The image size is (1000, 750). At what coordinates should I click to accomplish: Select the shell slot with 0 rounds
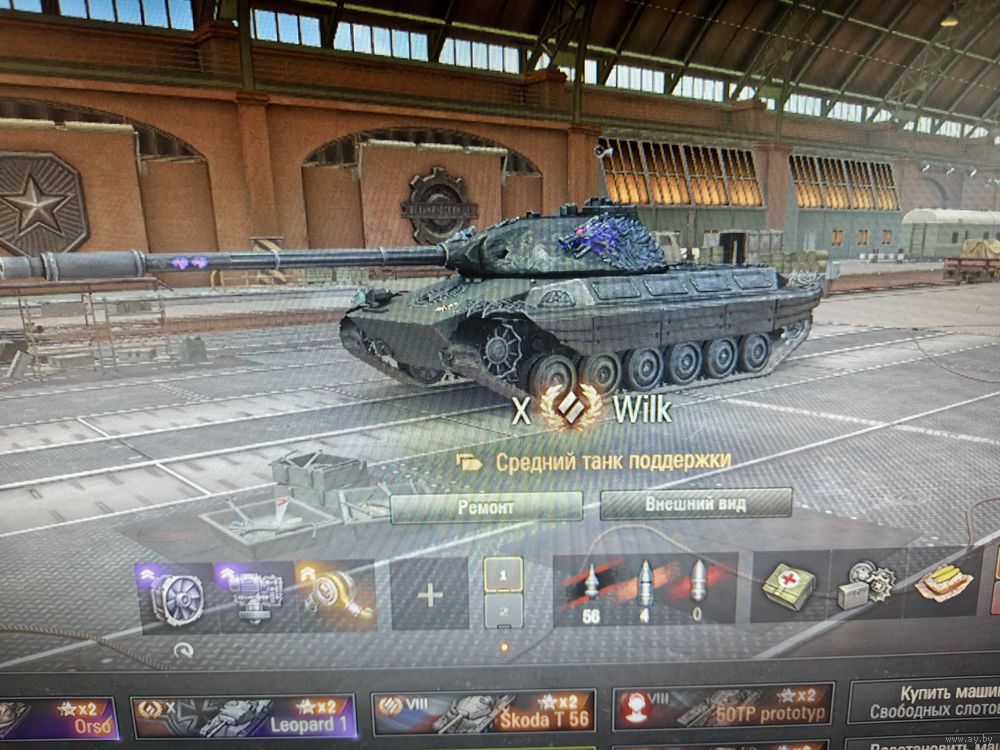697,590
